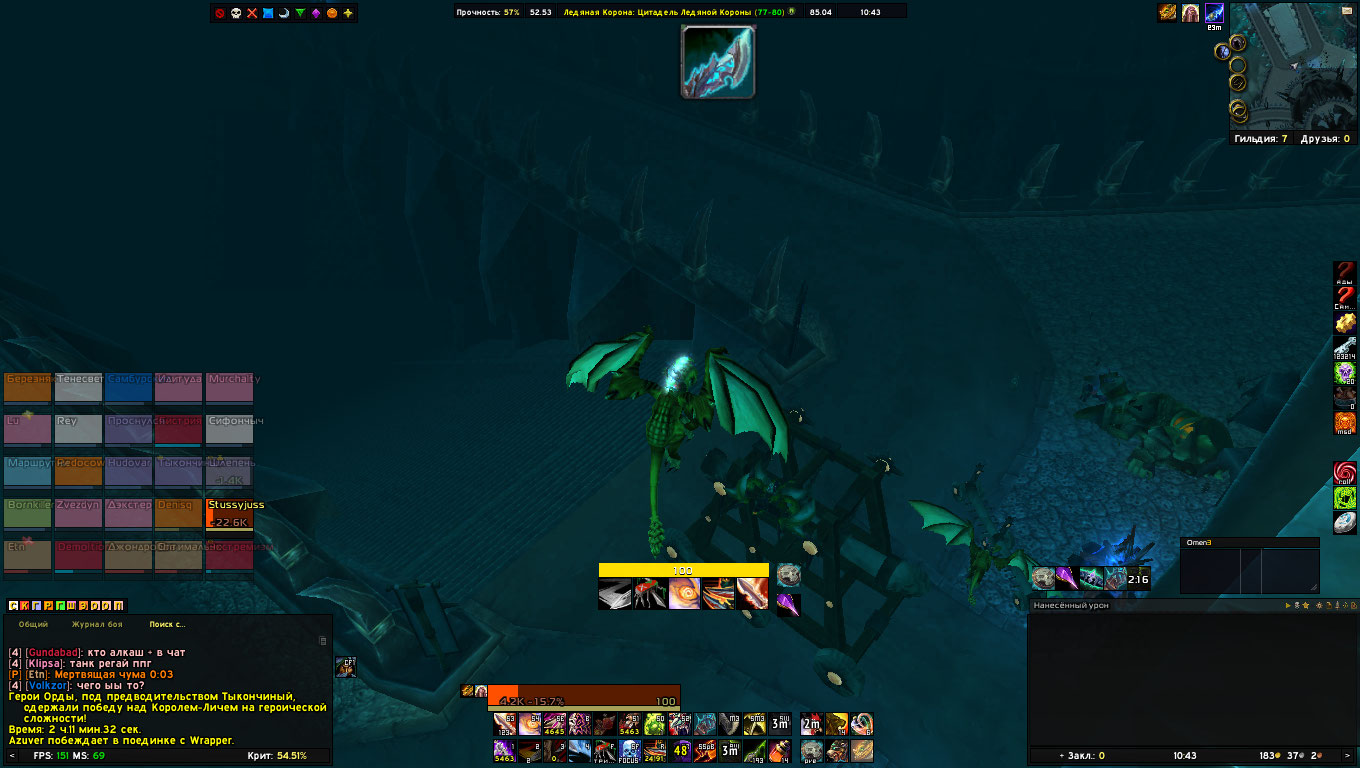Use the orange potion action slot
The image size is (1360, 768).
782,750
